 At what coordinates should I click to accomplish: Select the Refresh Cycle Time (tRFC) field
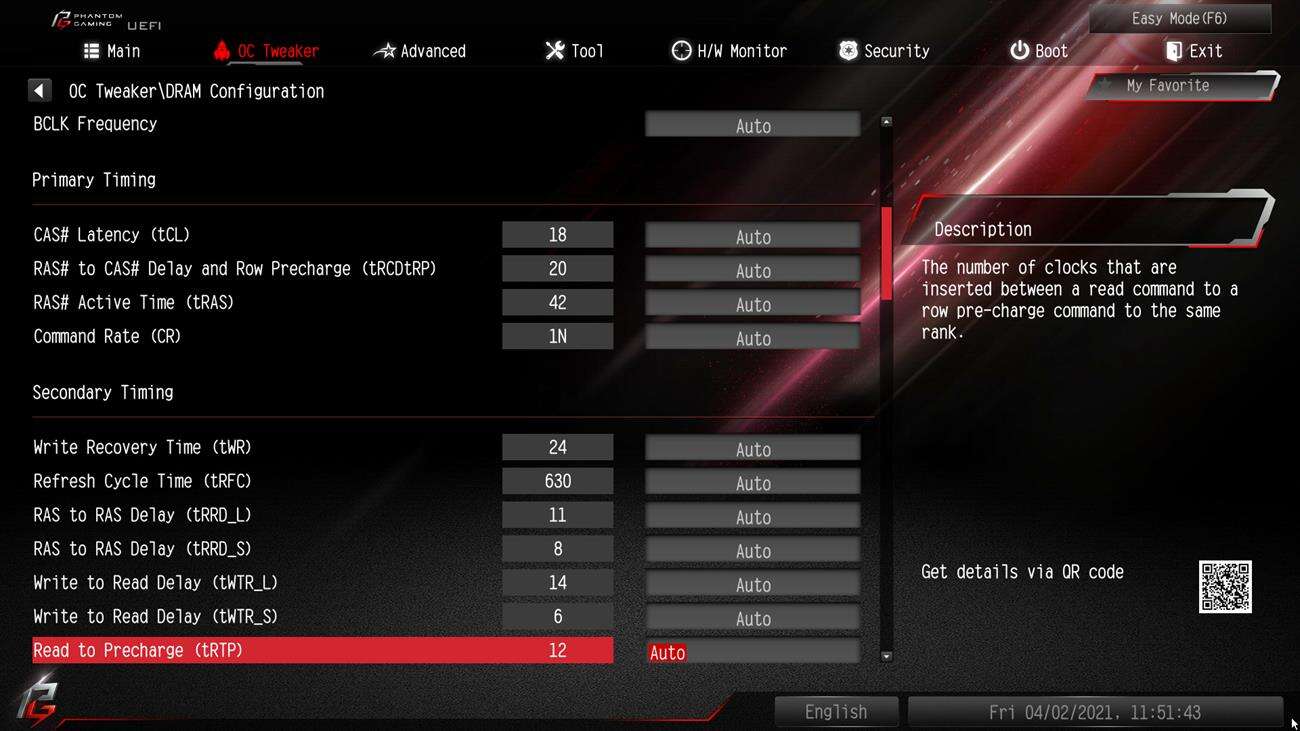tap(752, 483)
